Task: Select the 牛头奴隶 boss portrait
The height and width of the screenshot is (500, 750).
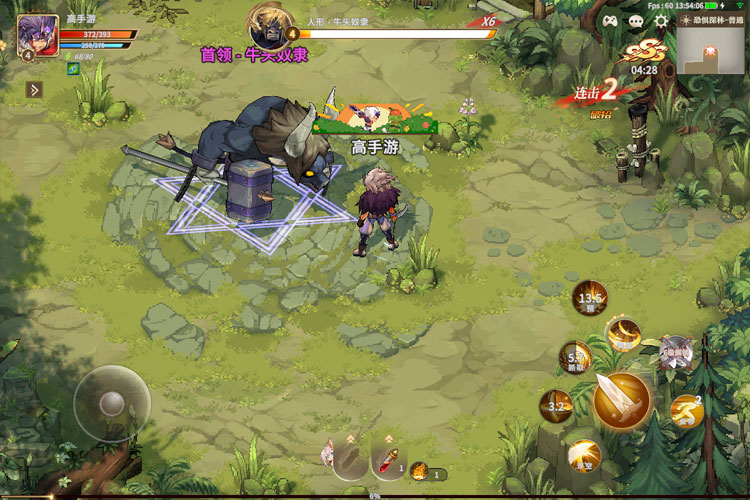Action: pos(269,24)
